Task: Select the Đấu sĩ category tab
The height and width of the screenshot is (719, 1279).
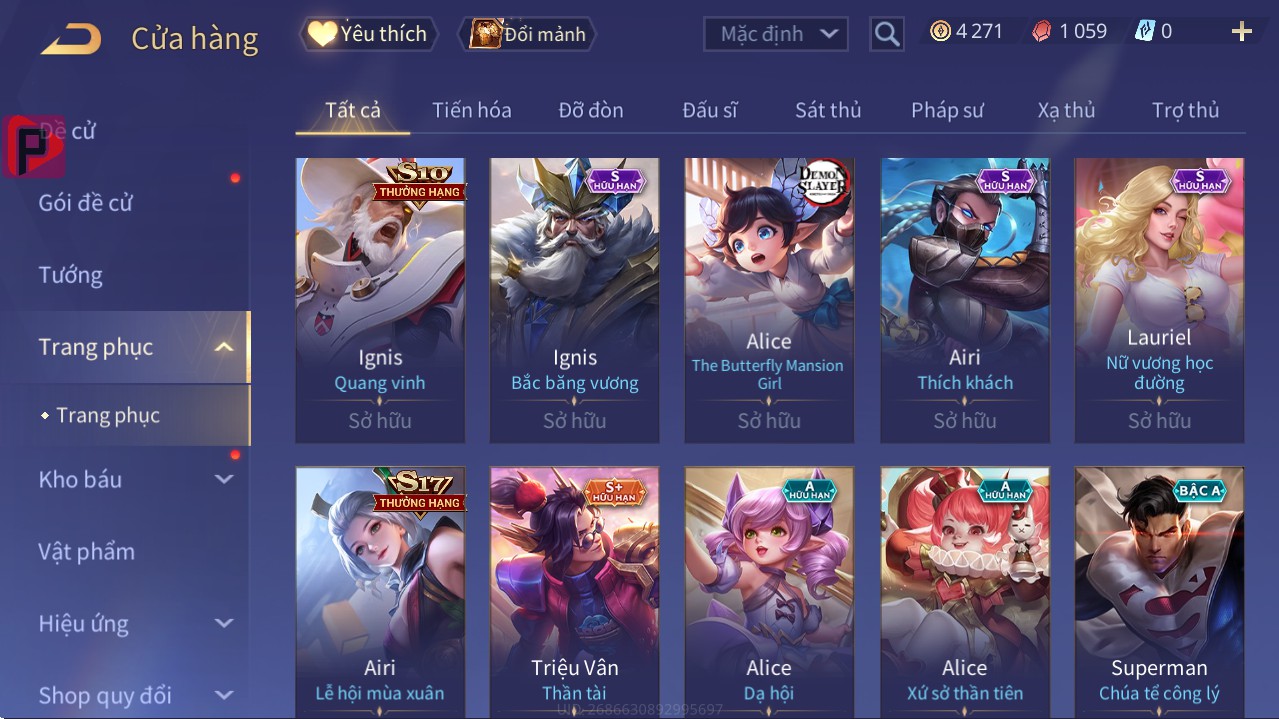Action: [x=709, y=110]
